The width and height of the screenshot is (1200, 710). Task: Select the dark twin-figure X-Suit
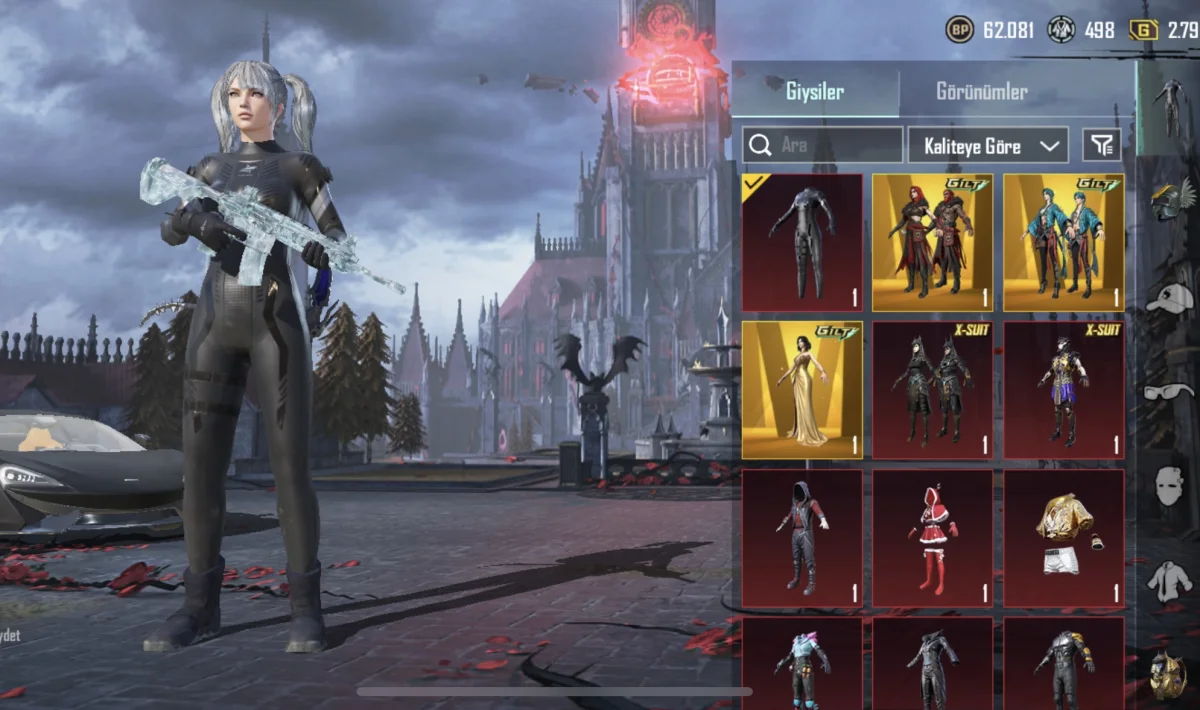click(x=932, y=390)
